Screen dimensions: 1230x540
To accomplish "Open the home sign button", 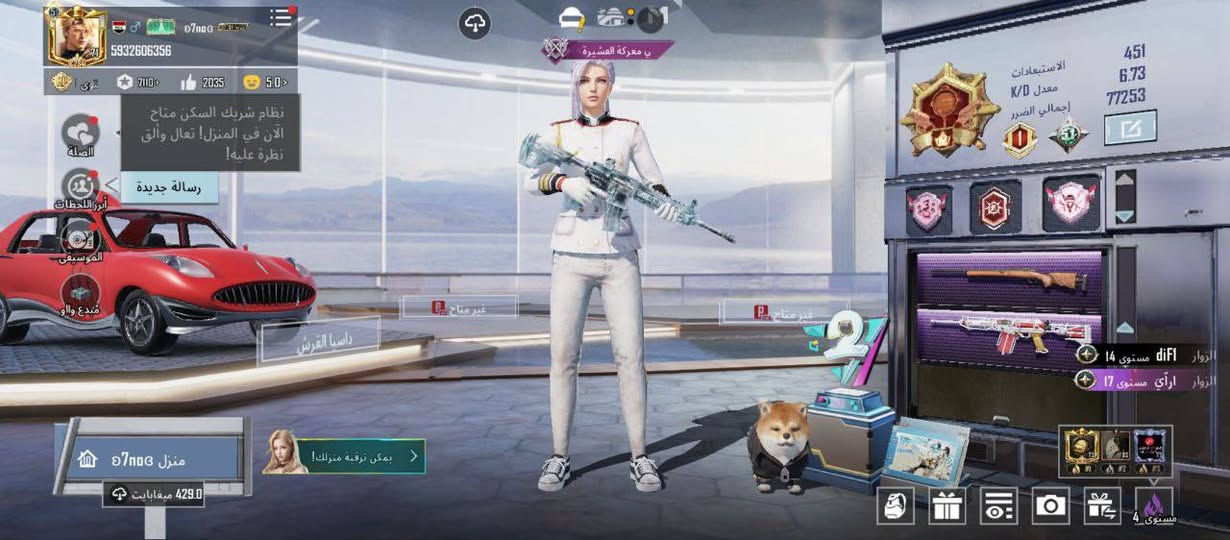I will point(148,459).
